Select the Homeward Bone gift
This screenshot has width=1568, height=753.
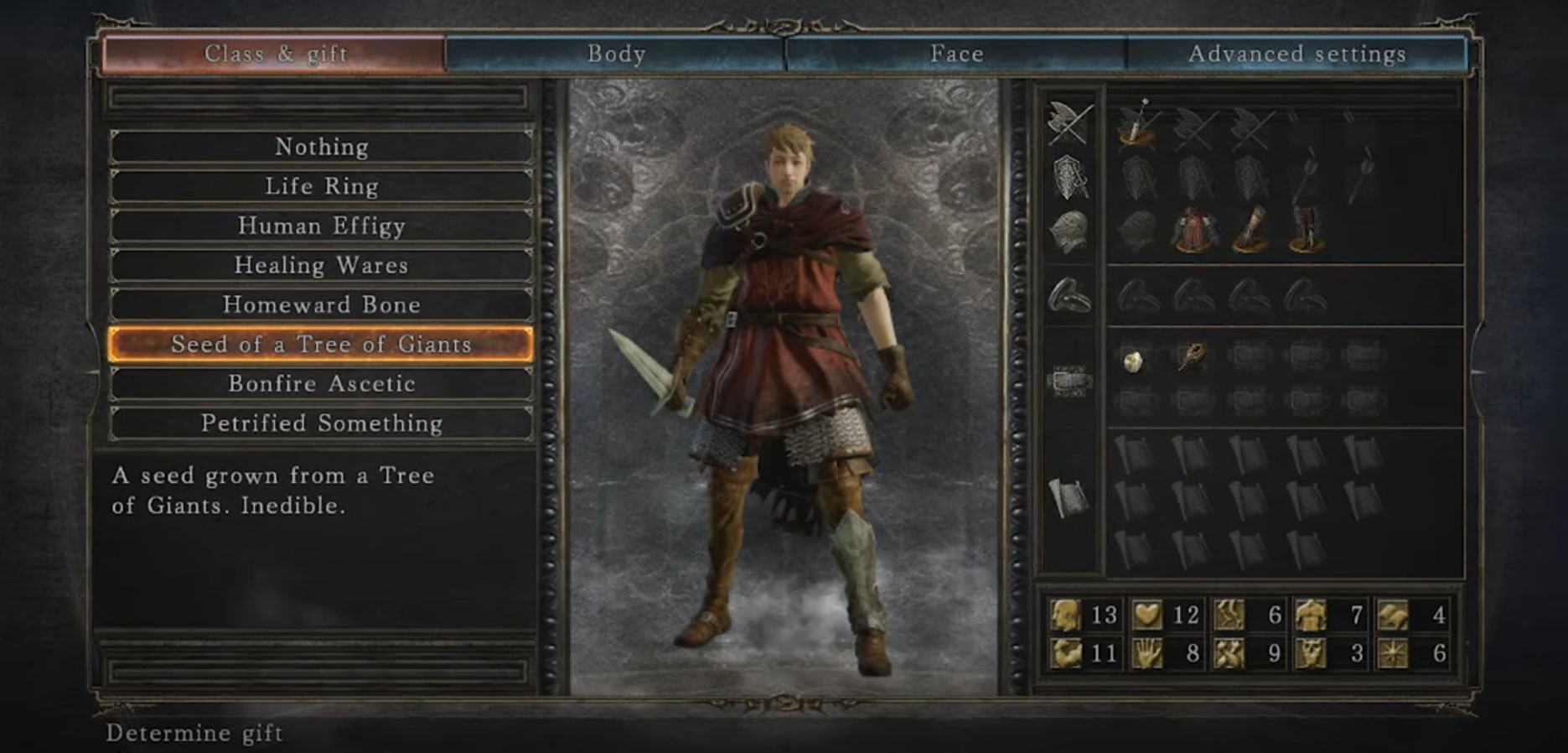coord(321,304)
